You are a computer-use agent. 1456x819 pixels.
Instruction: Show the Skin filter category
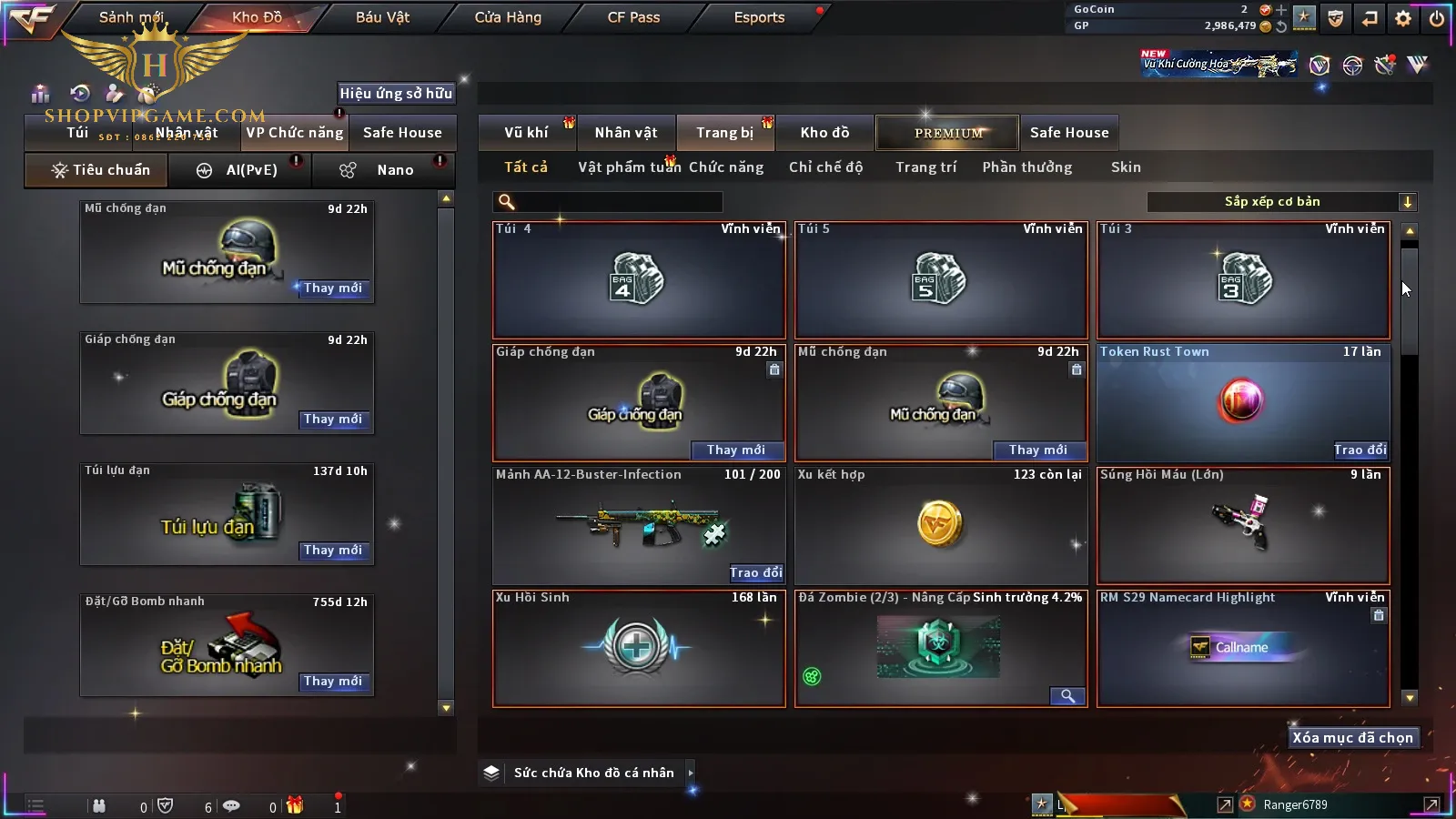pos(1126,167)
